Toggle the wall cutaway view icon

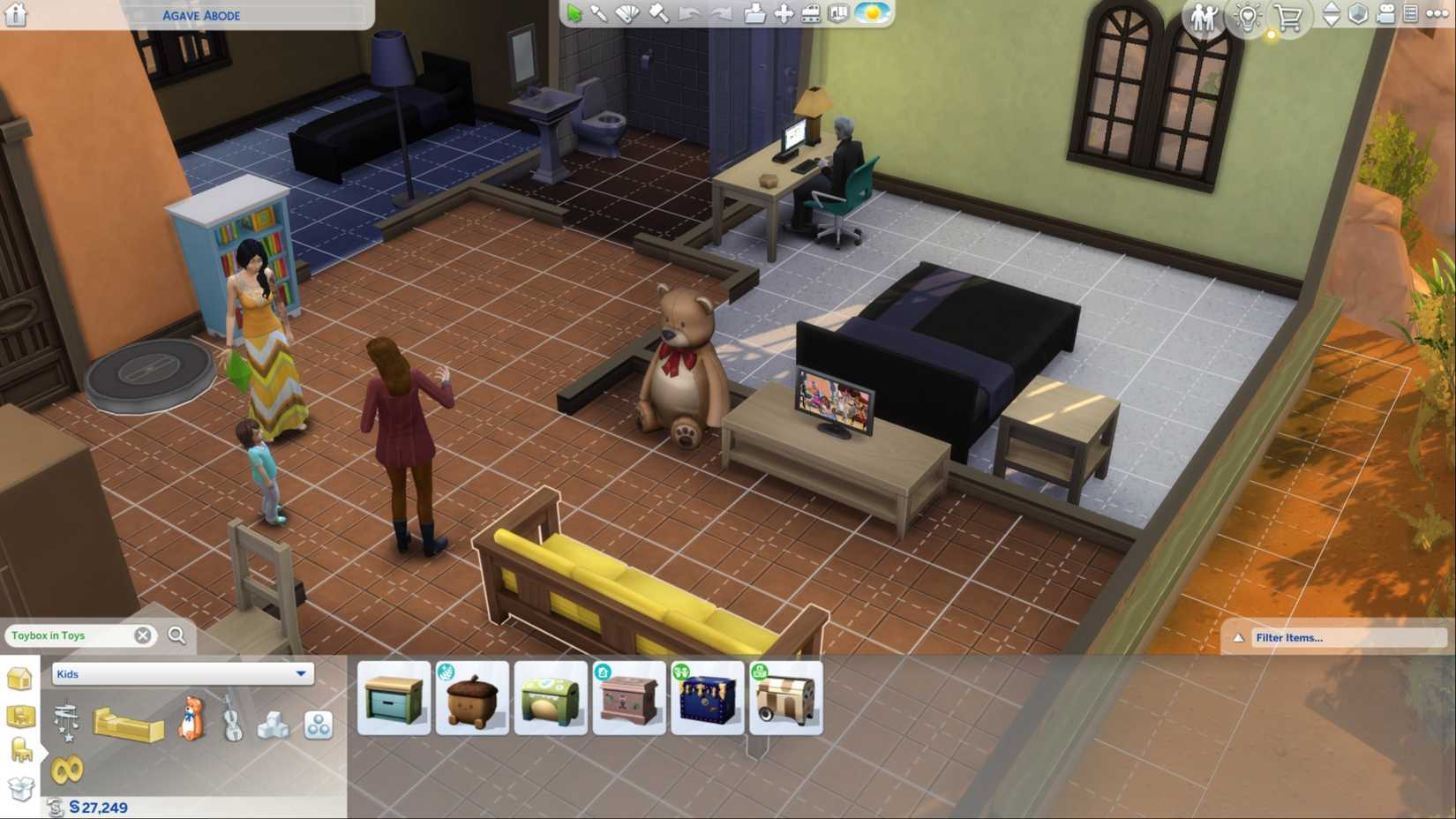point(837,15)
